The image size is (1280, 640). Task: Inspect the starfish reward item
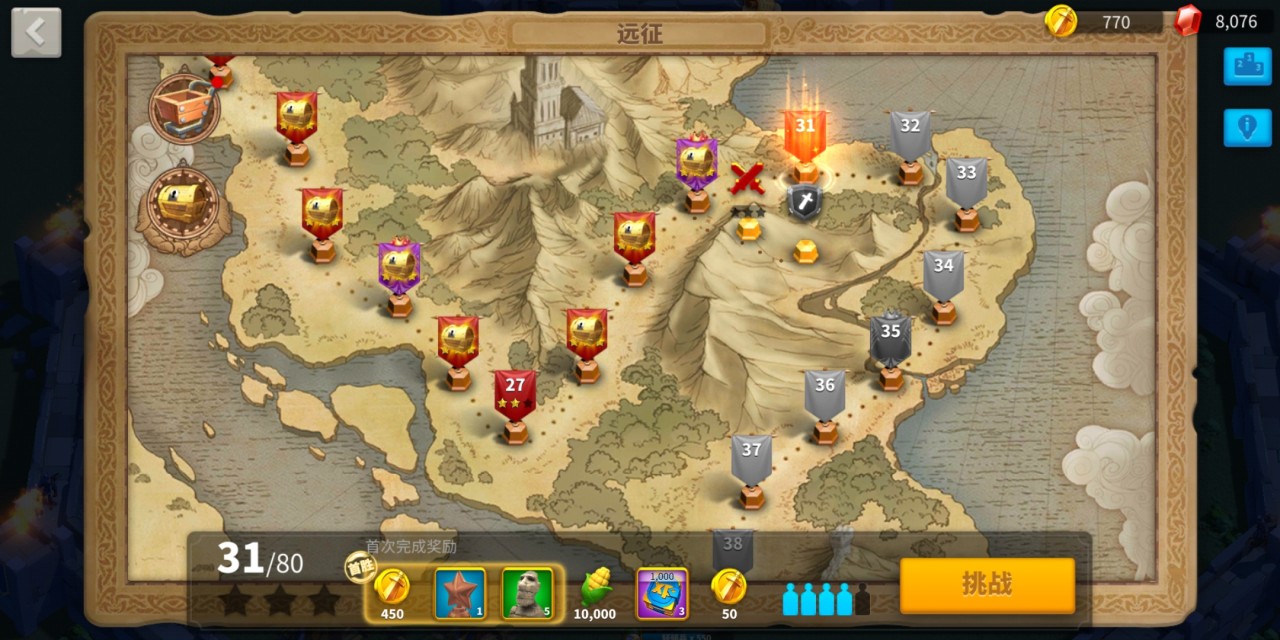pos(460,593)
